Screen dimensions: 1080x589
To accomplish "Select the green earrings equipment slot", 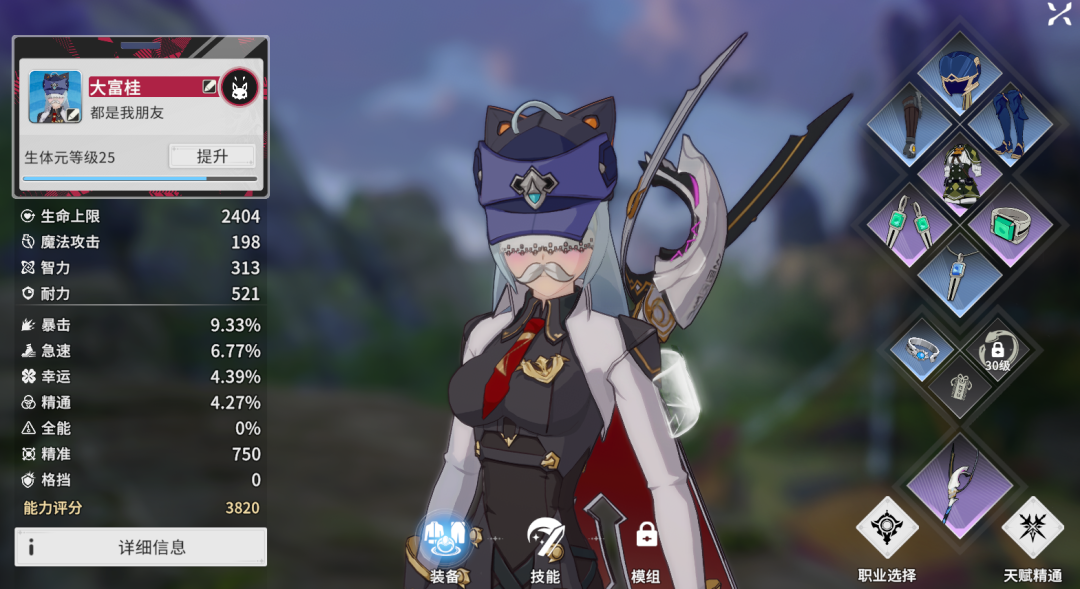I will (x=910, y=222).
